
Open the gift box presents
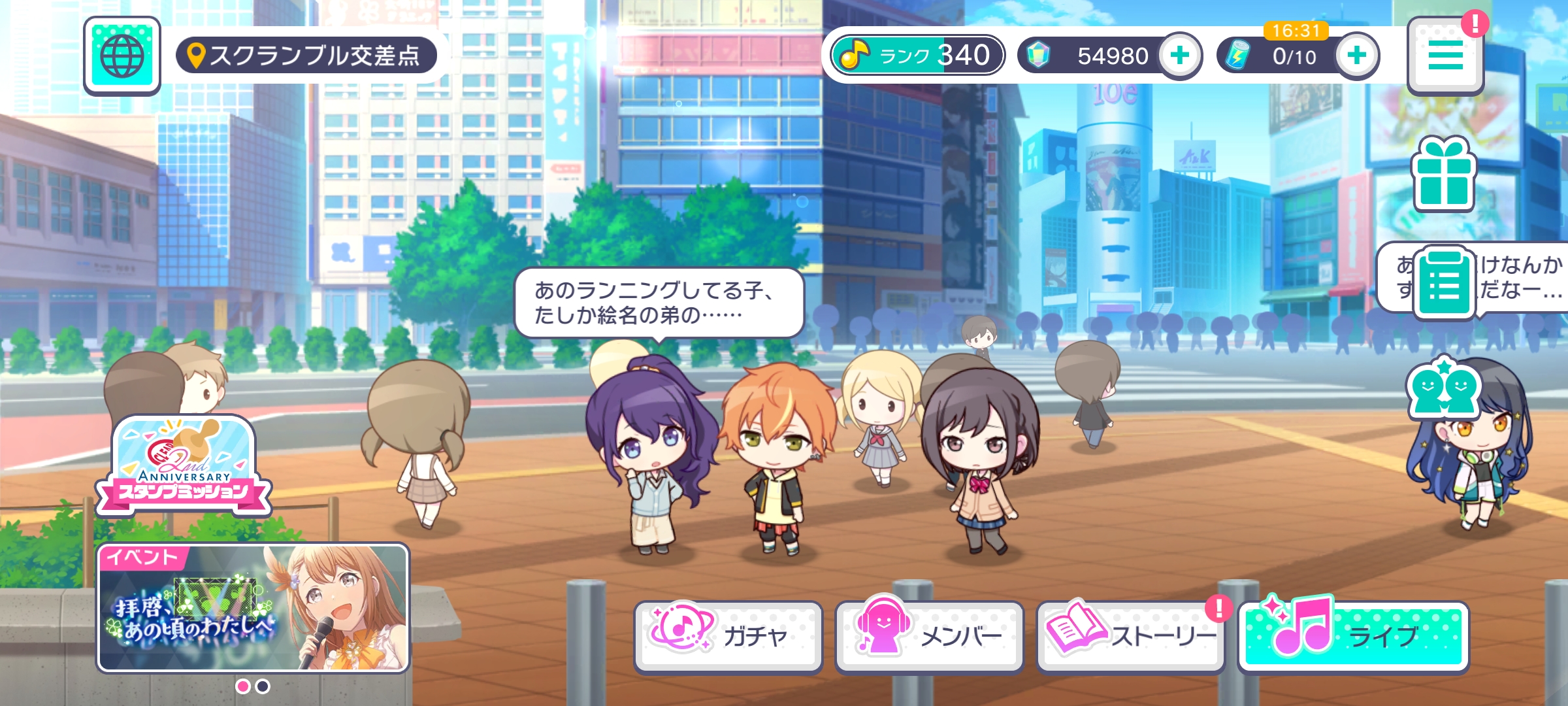[x=1443, y=175]
